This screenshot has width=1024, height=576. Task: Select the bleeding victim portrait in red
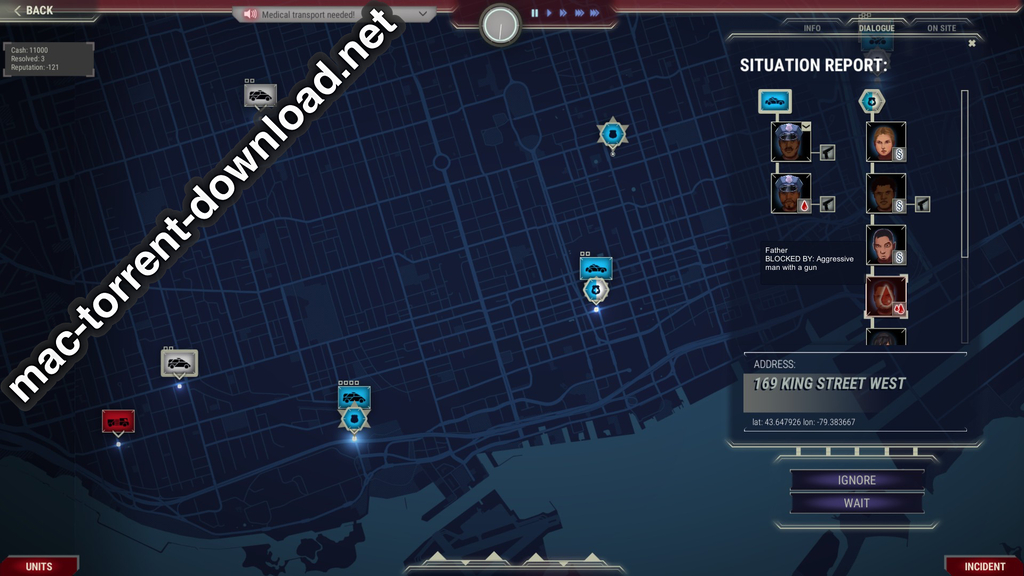click(885, 297)
